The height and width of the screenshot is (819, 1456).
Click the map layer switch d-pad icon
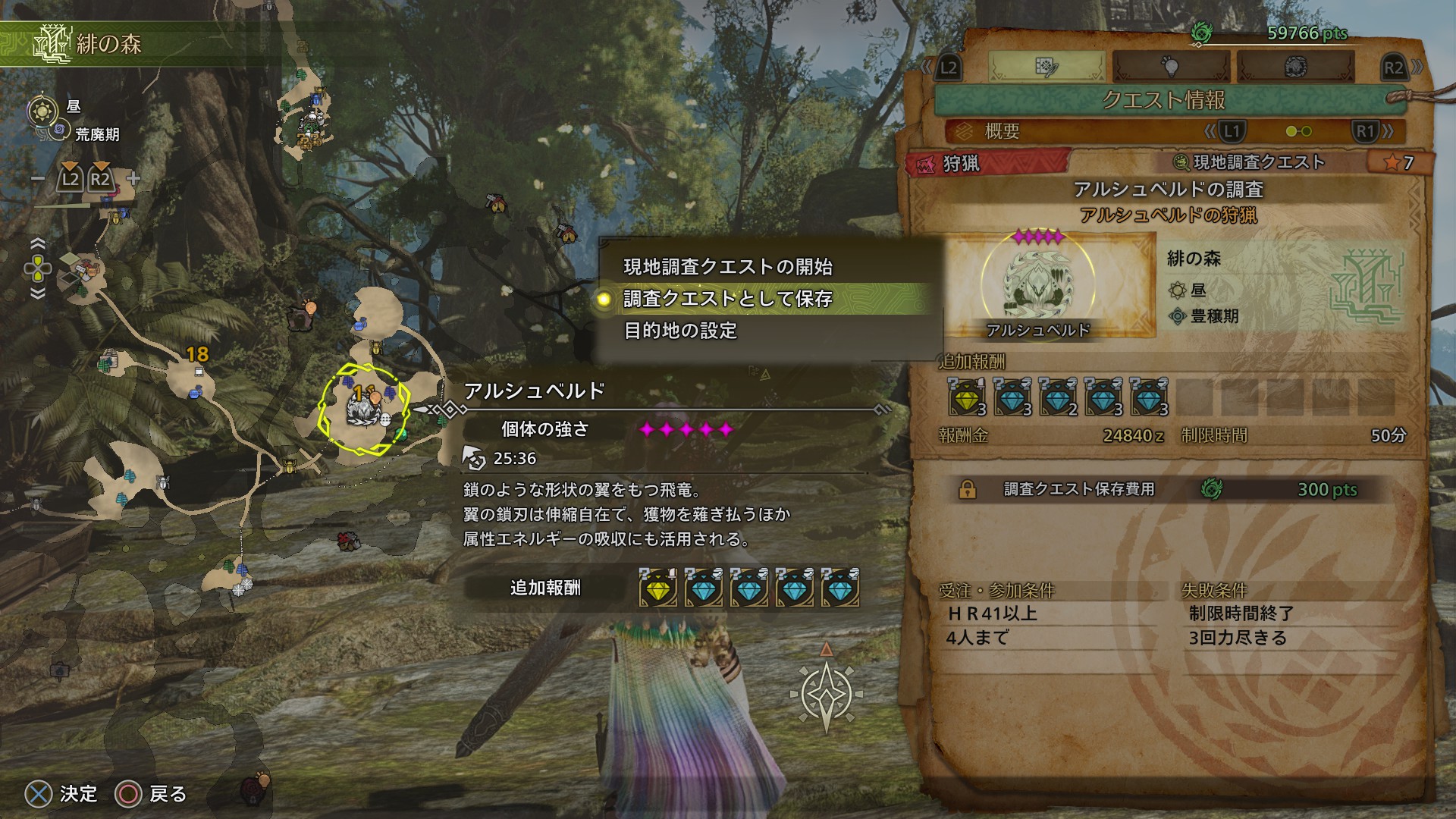tap(38, 268)
